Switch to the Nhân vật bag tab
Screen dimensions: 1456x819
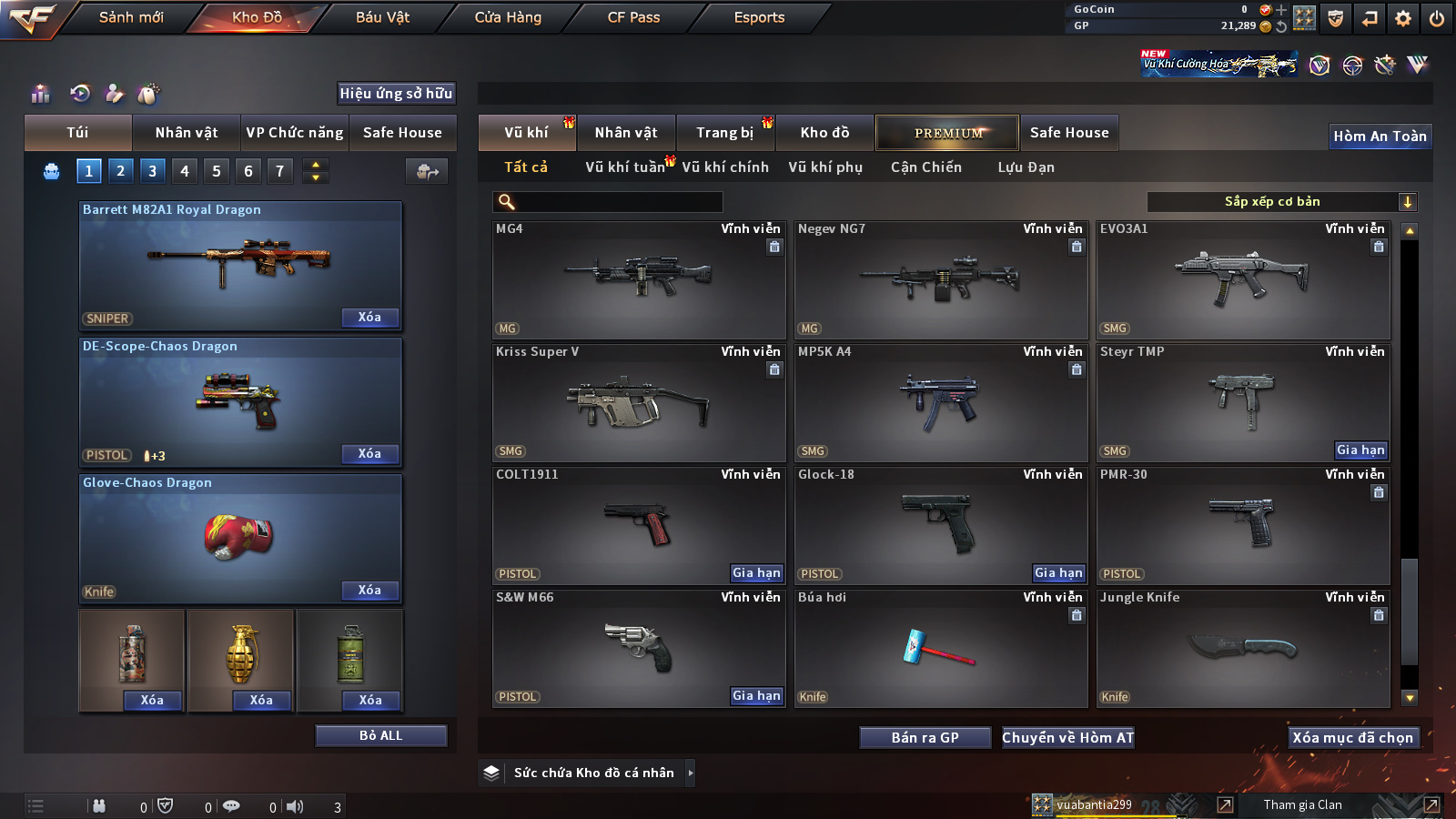(187, 133)
